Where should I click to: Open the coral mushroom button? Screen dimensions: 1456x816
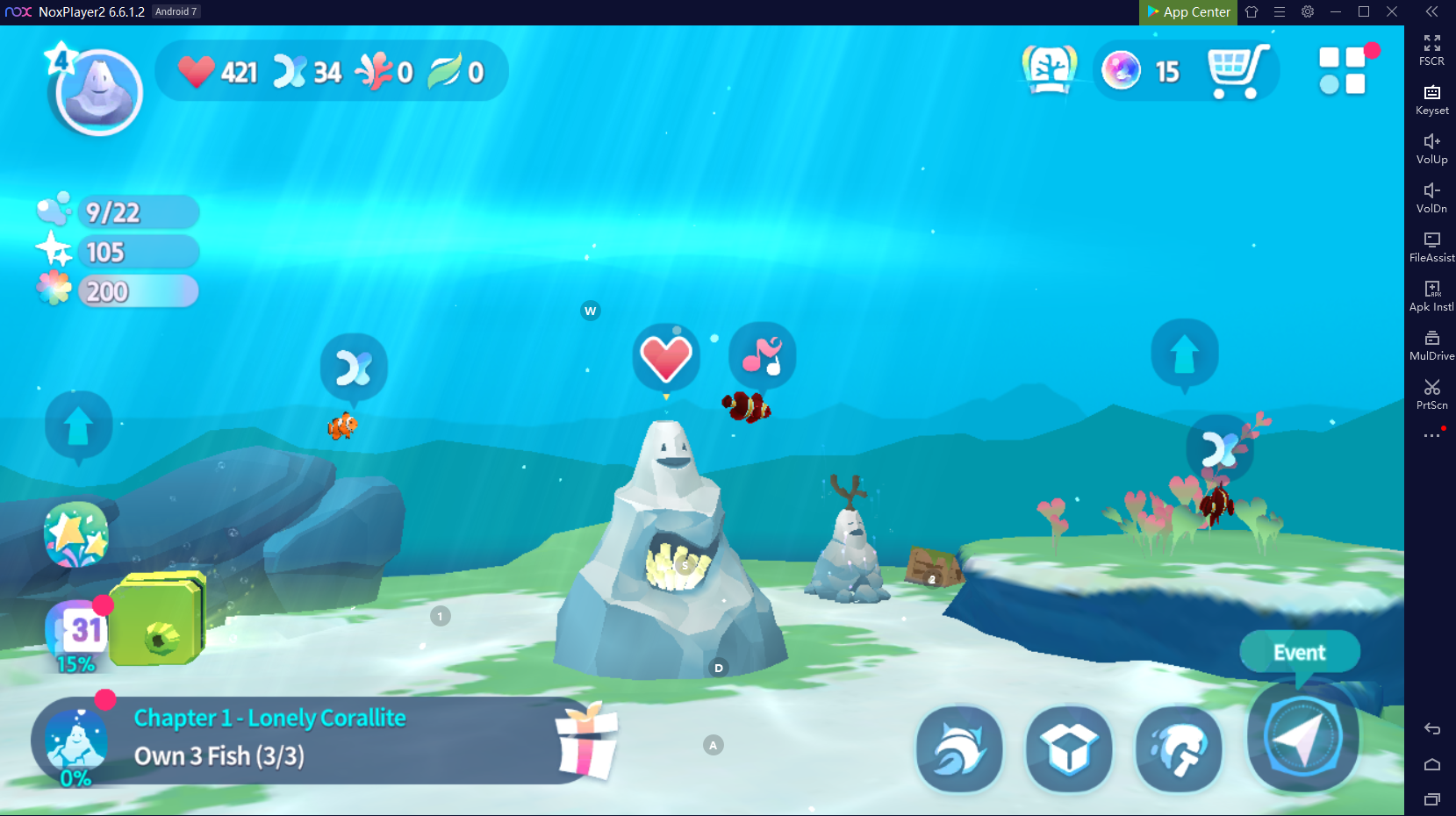[1179, 748]
